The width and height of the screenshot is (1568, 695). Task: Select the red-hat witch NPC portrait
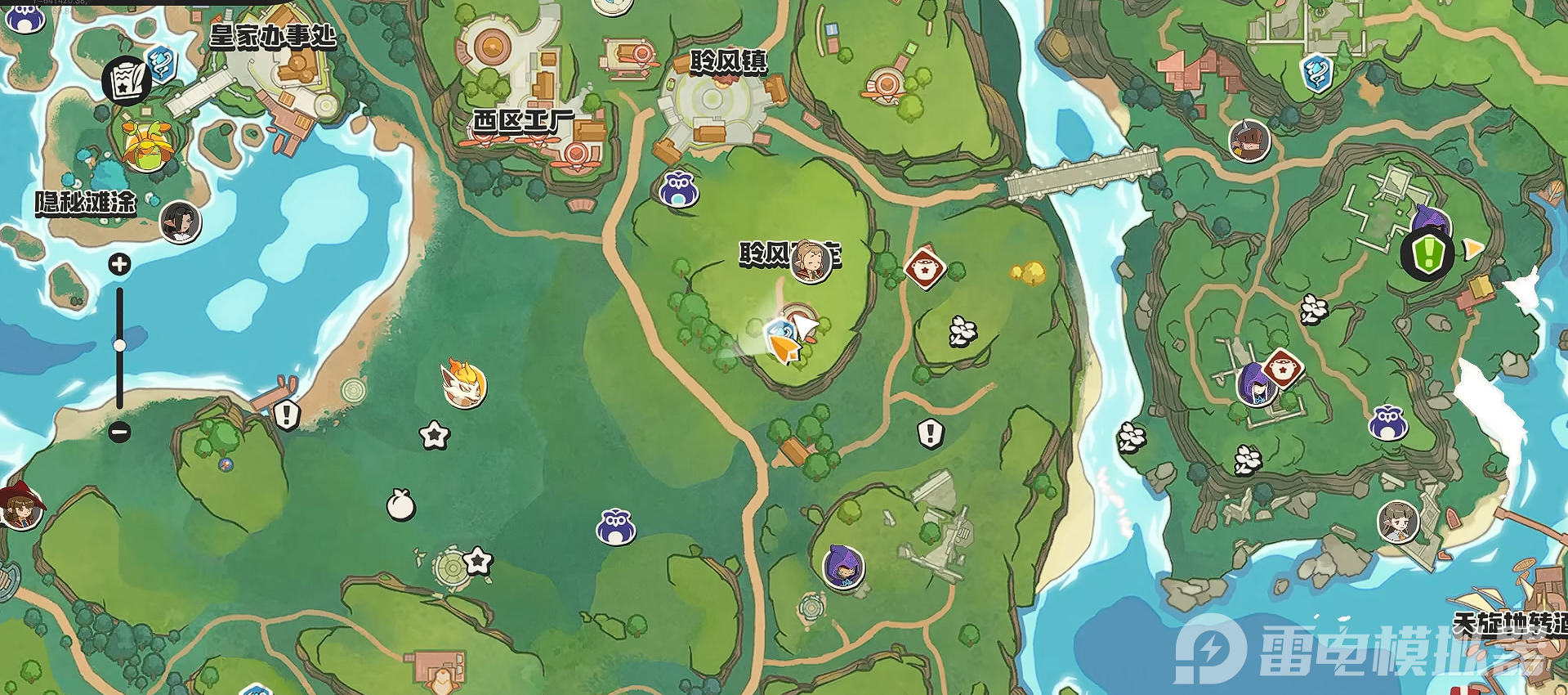click(x=20, y=508)
